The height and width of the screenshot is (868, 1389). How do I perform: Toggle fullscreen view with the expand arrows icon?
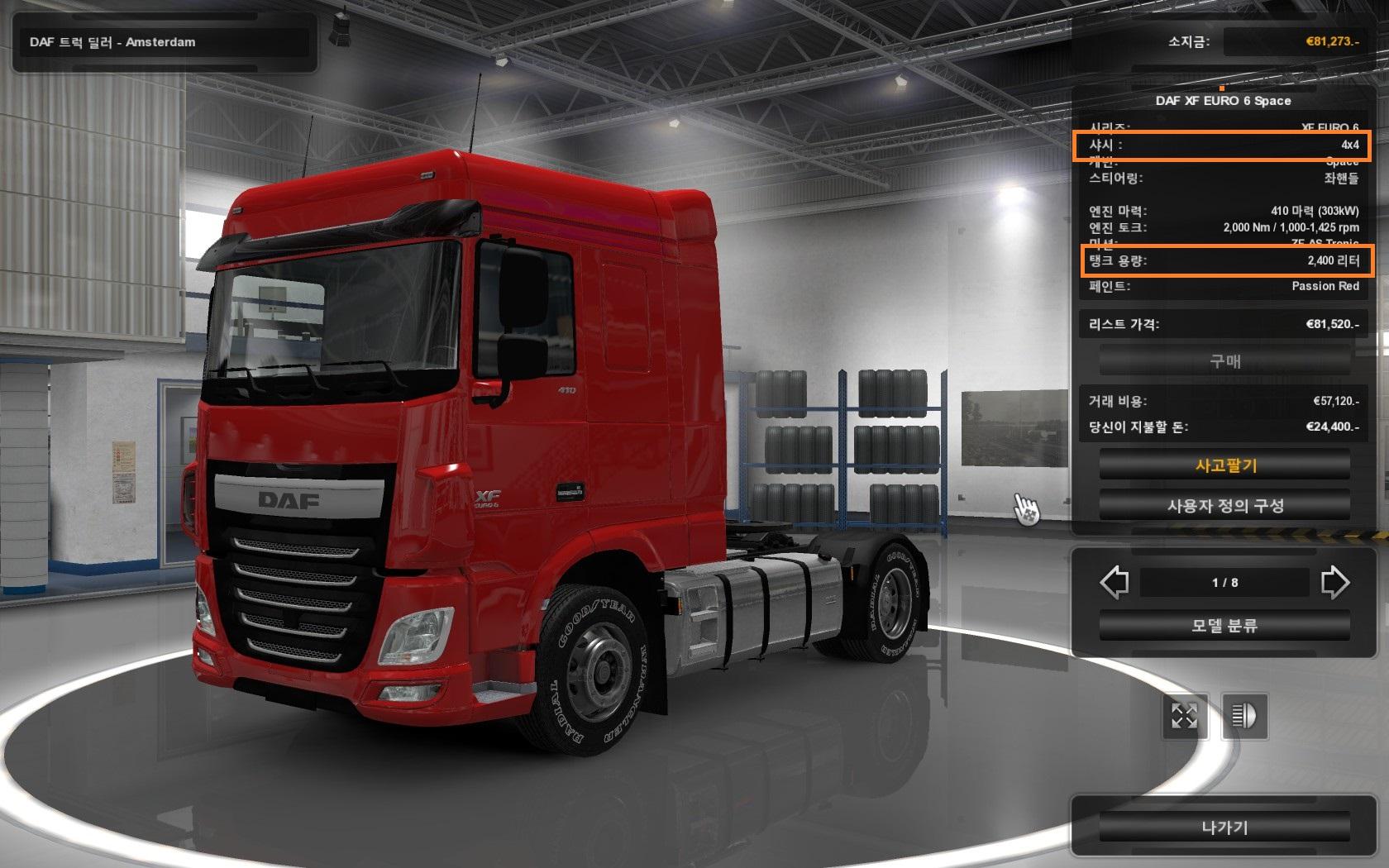1184,716
